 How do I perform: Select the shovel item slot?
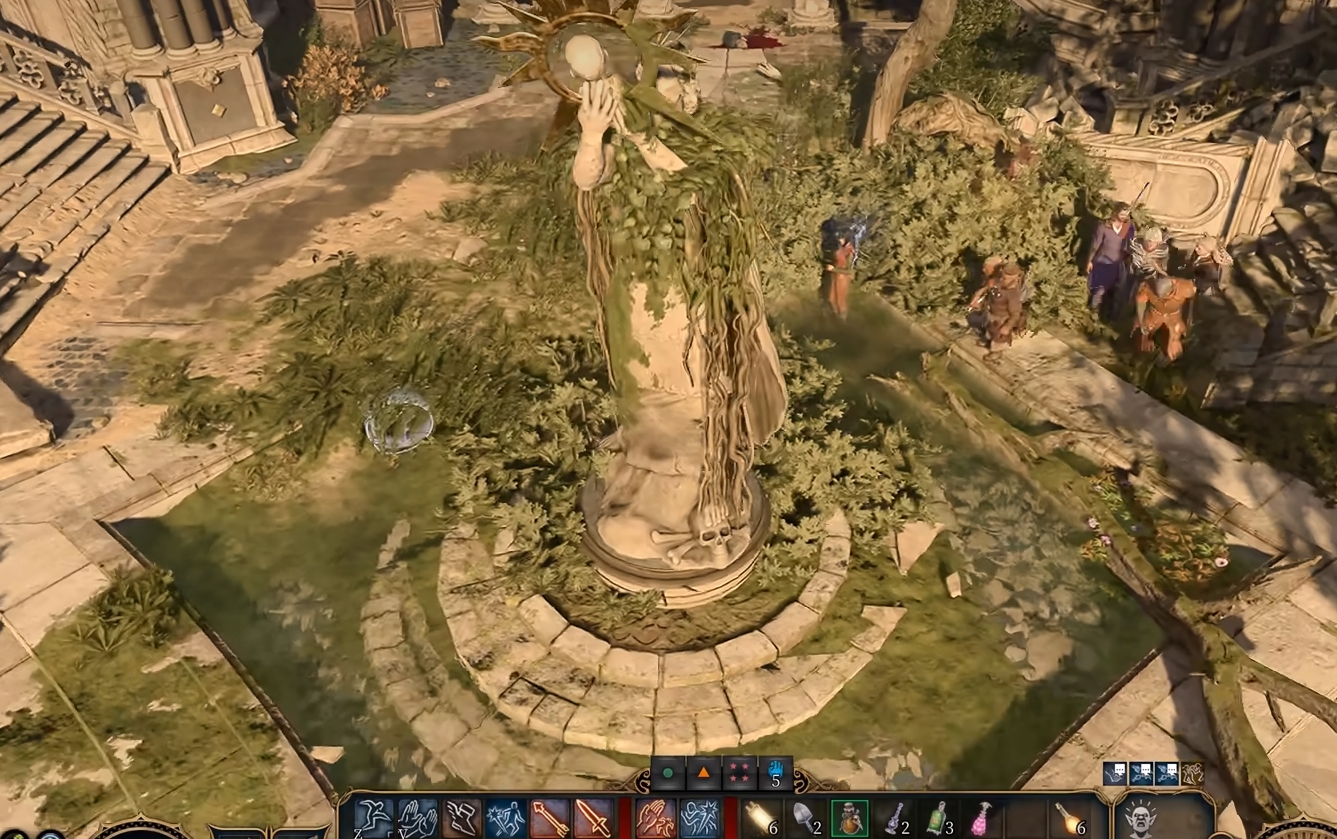coord(806,819)
